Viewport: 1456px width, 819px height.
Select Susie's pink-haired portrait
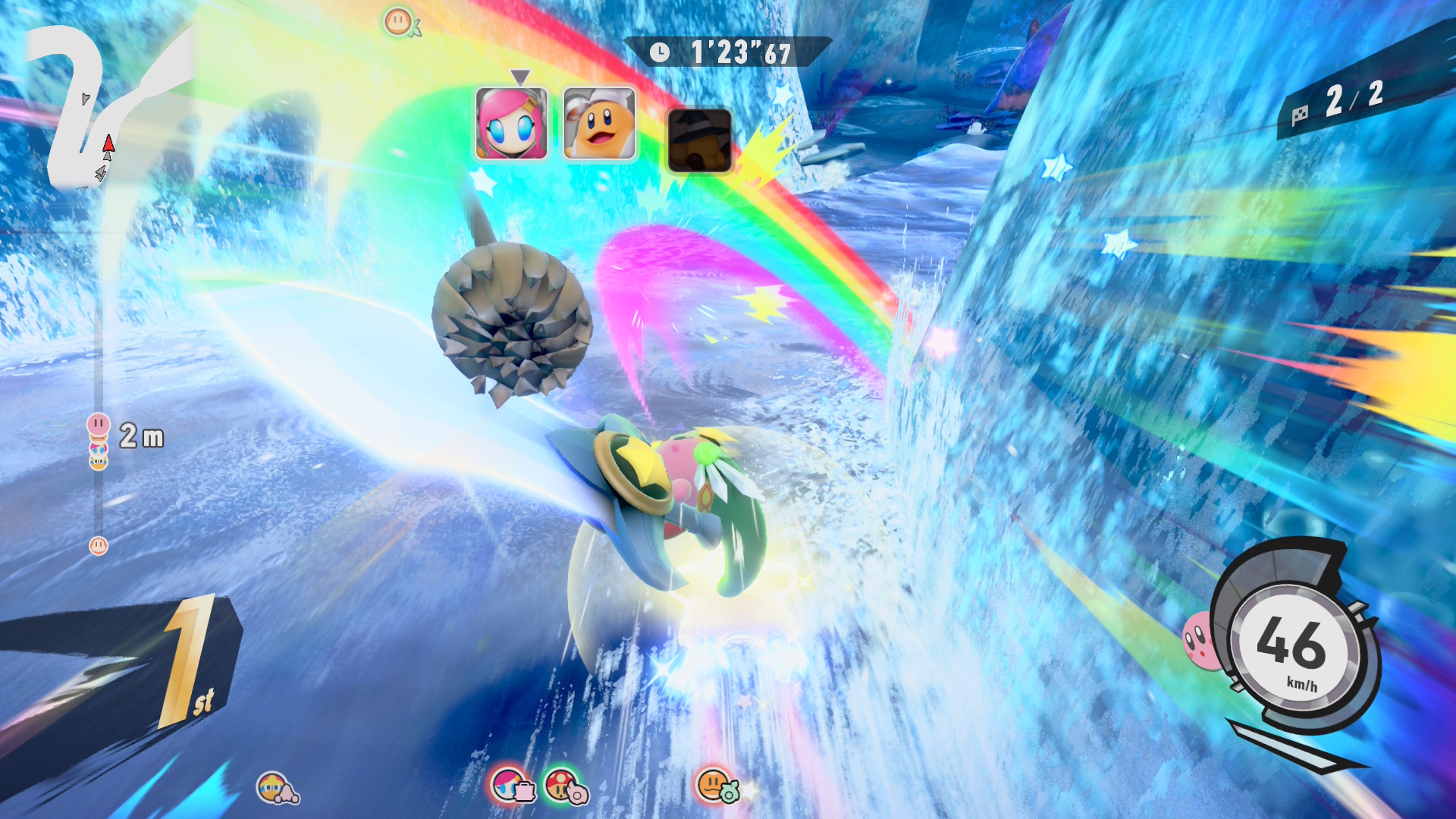click(x=511, y=124)
